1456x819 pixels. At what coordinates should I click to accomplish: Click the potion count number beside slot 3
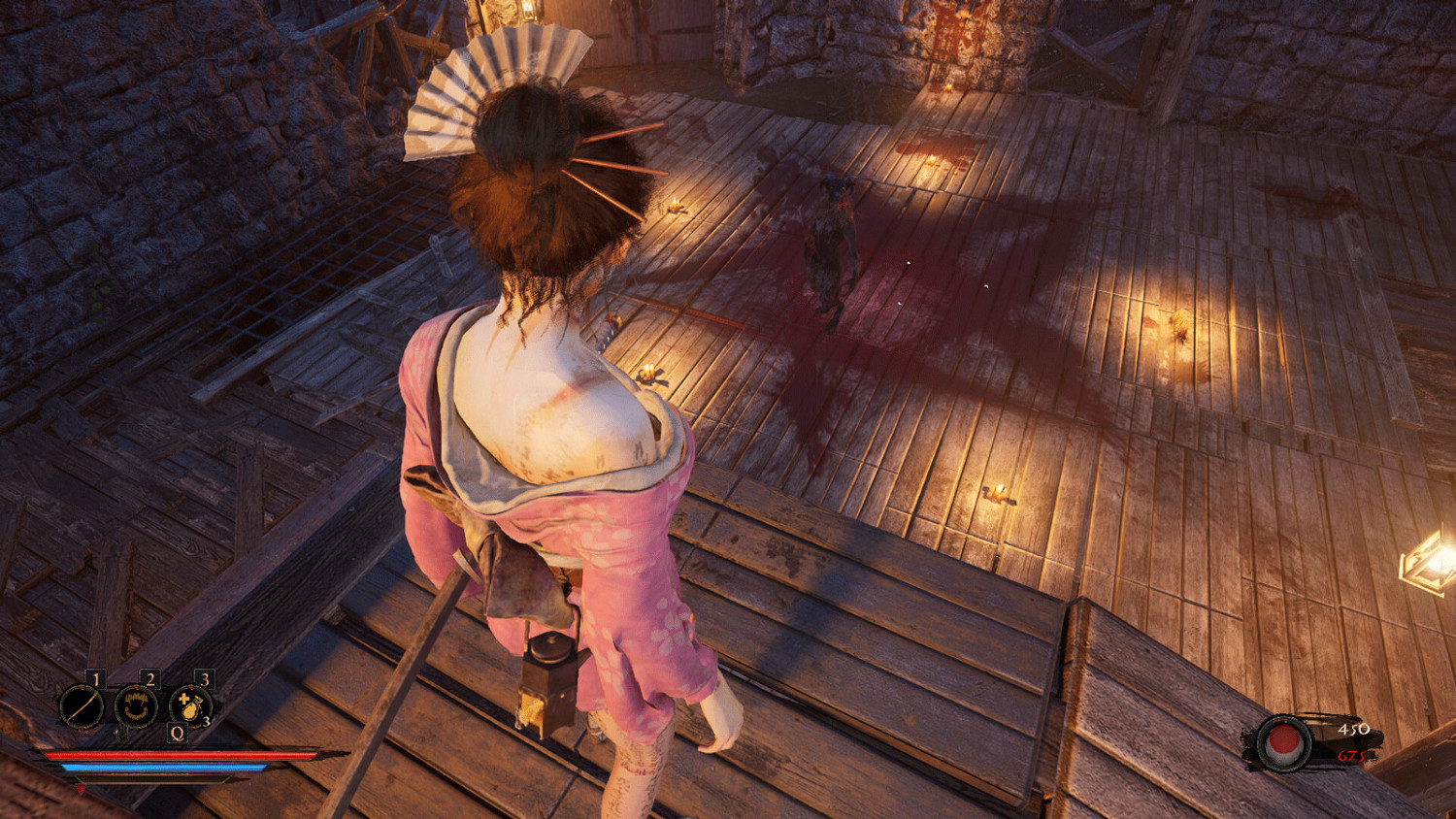coord(206,721)
